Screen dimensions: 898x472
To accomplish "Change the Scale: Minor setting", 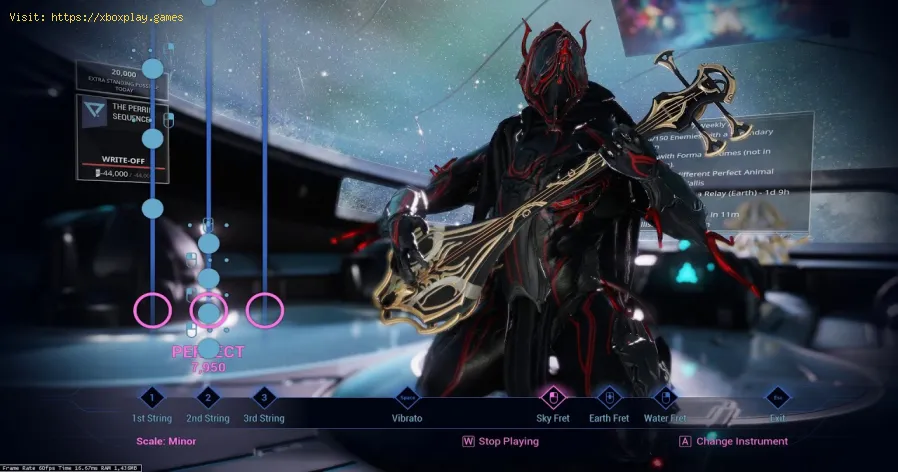I will click(x=166, y=441).
